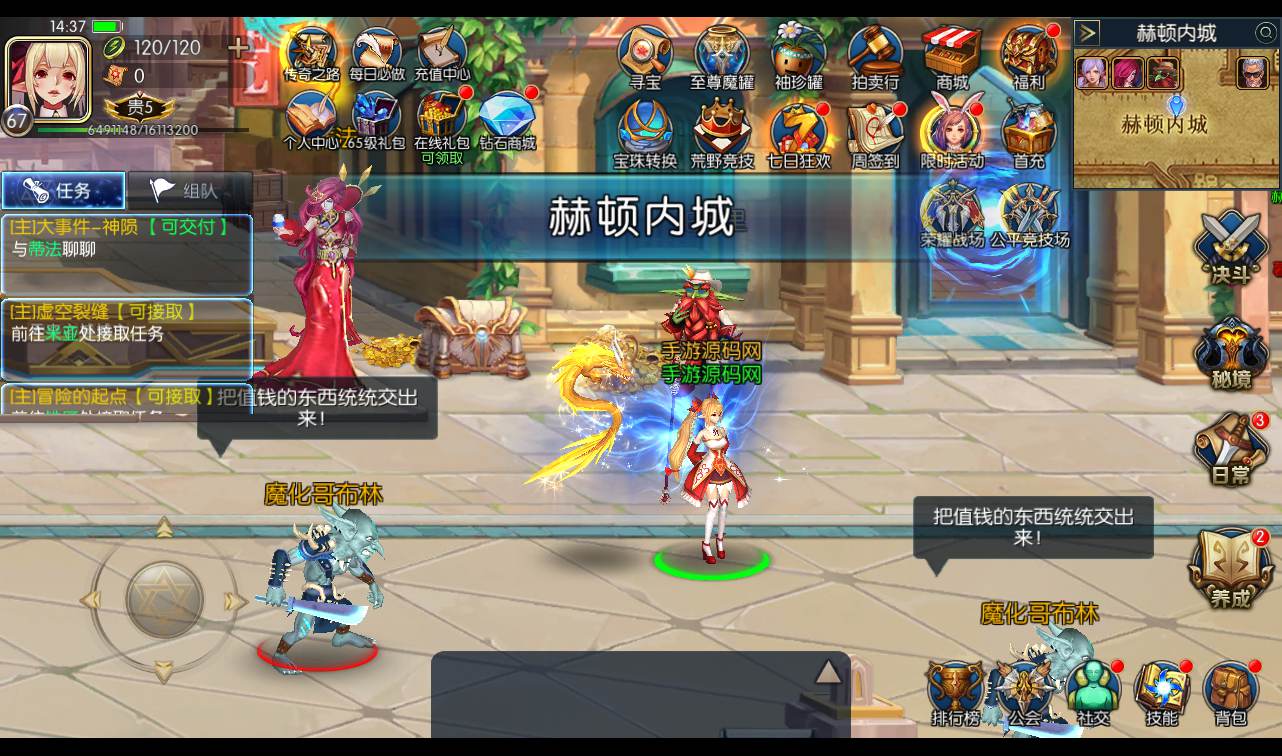Switch to the 任务 quest tab
Image resolution: width=1282 pixels, height=756 pixels.
pos(63,191)
